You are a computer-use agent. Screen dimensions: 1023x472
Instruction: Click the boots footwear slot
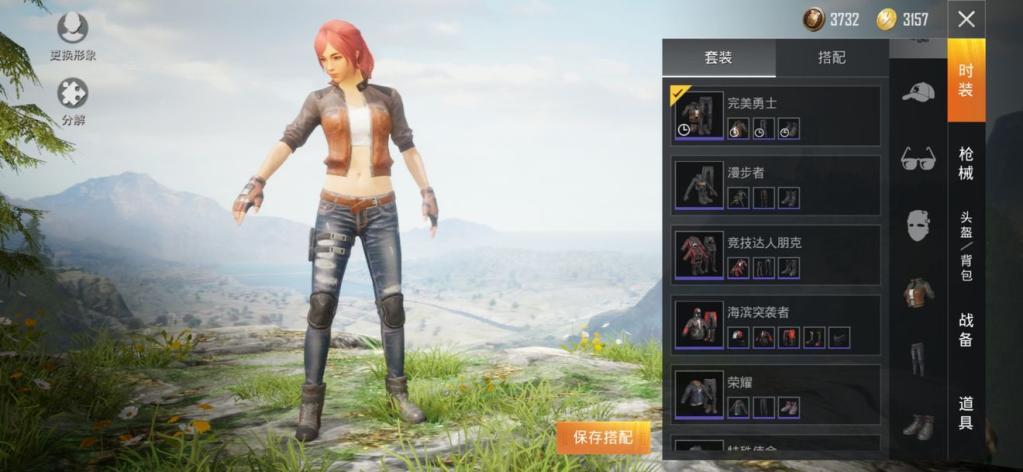click(x=917, y=425)
